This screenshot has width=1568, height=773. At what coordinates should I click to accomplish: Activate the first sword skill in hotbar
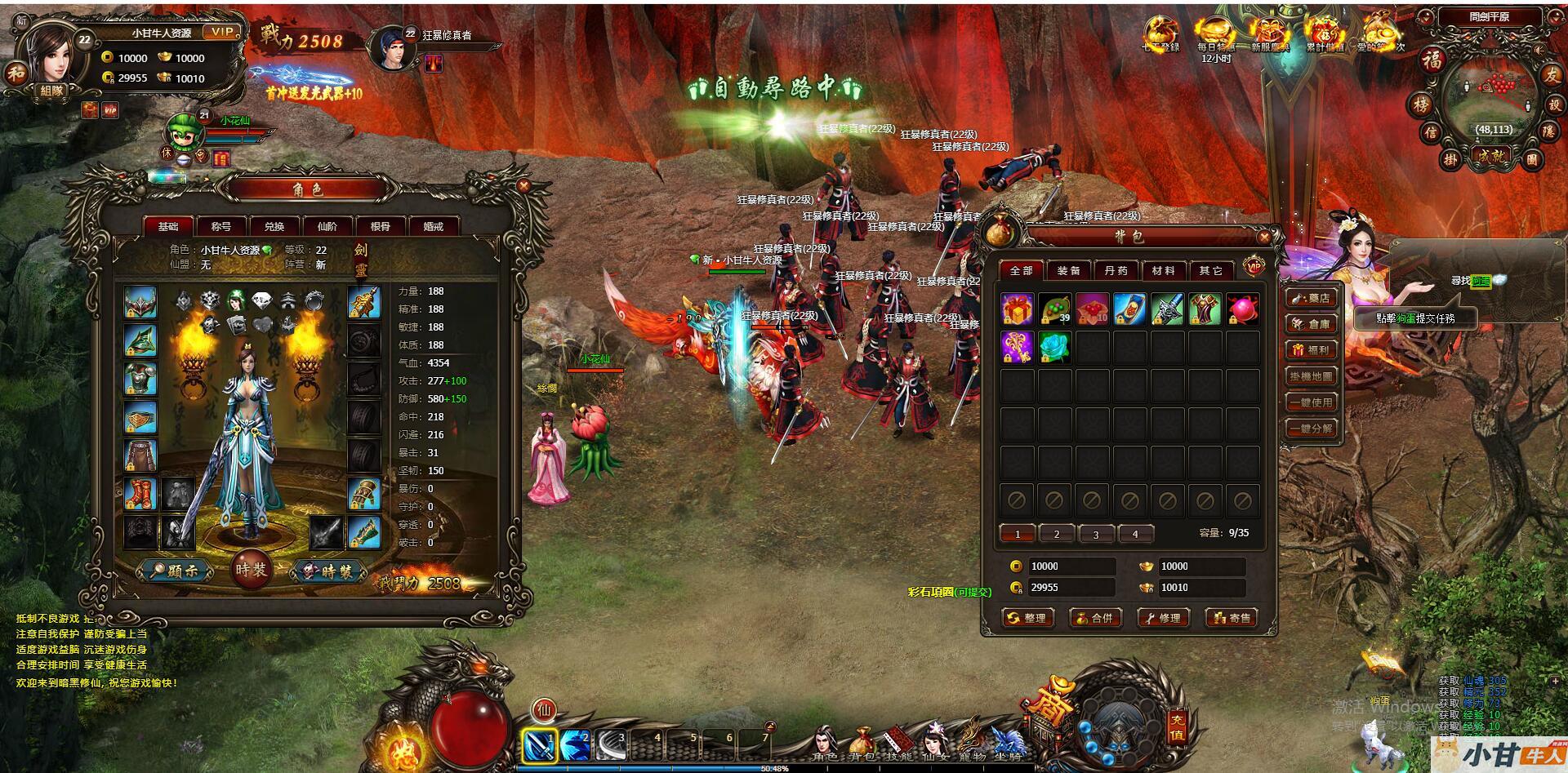coord(539,744)
